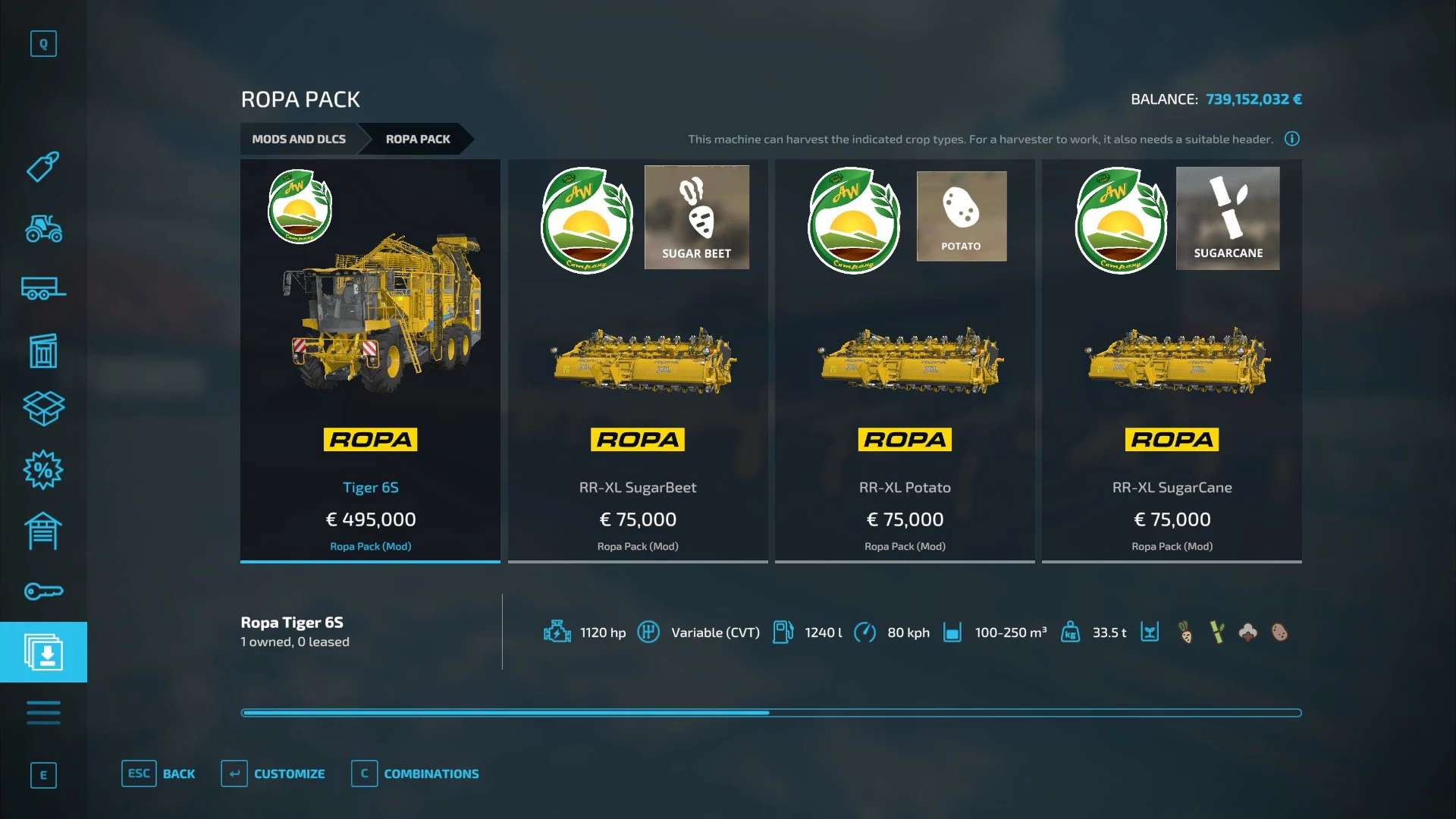This screenshot has width=1456, height=819.
Task: Click the Ropa Pack breadcrumb
Action: (418, 139)
